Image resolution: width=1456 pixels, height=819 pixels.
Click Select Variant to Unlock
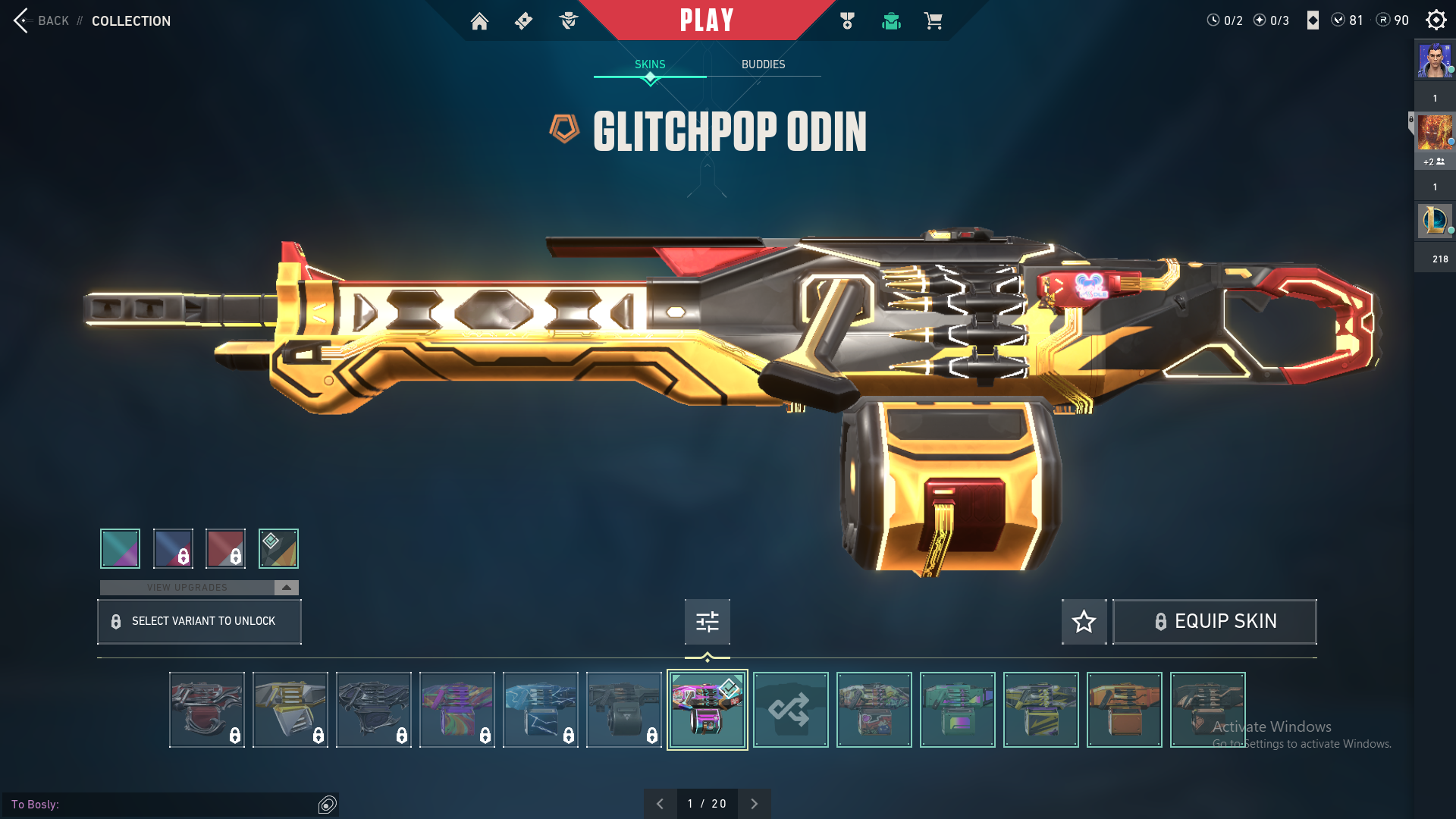tap(199, 622)
